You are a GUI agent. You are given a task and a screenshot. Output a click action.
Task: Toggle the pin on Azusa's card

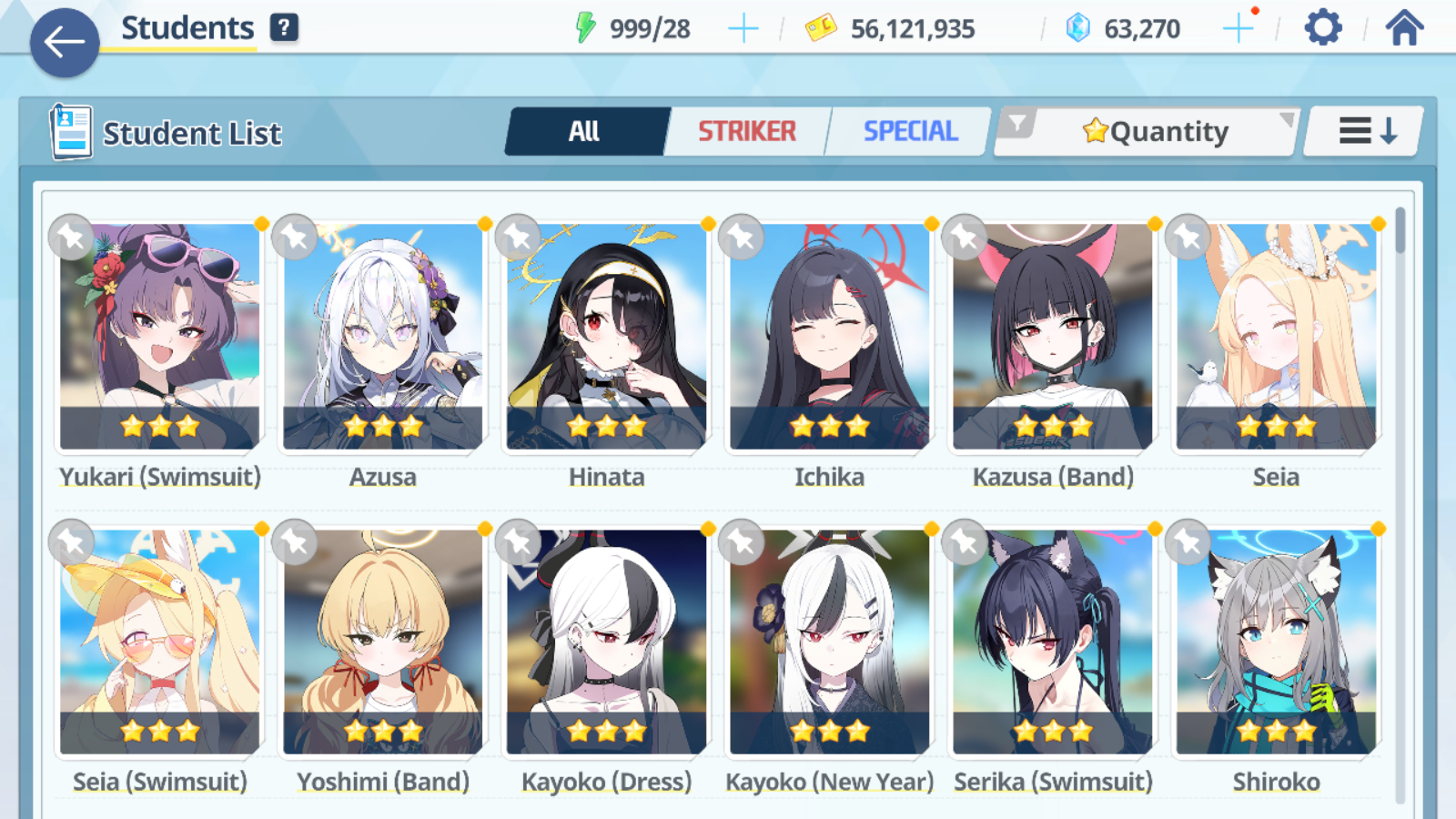[295, 237]
